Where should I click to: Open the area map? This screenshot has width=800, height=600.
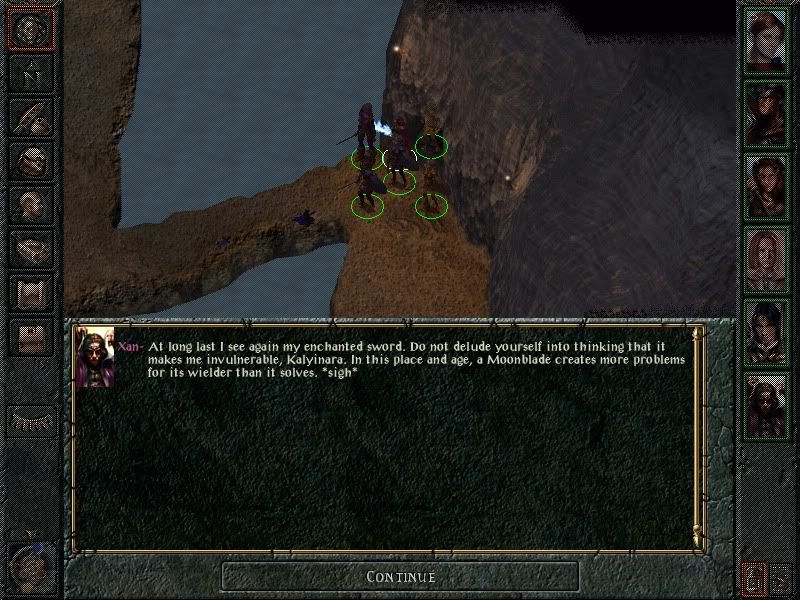31,74
